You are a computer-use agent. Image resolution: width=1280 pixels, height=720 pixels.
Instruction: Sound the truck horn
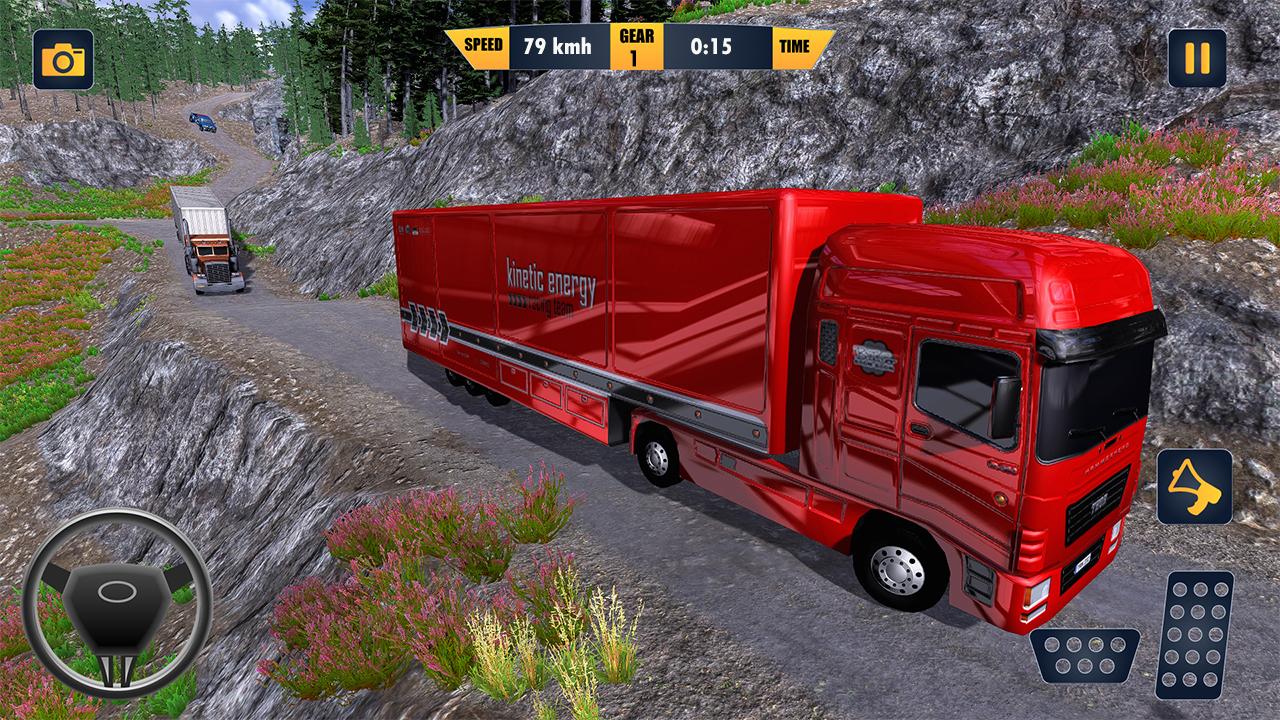click(1194, 487)
